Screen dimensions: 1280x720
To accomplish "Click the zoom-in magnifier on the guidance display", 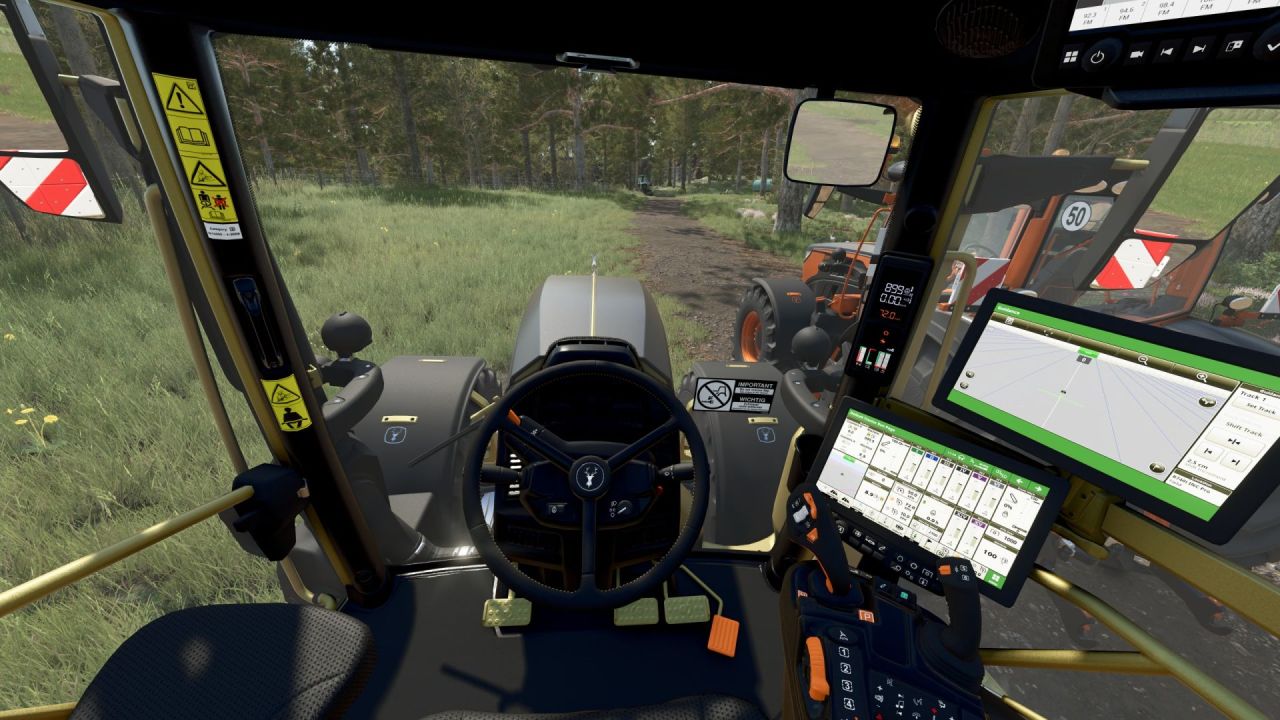I will click(1202, 377).
